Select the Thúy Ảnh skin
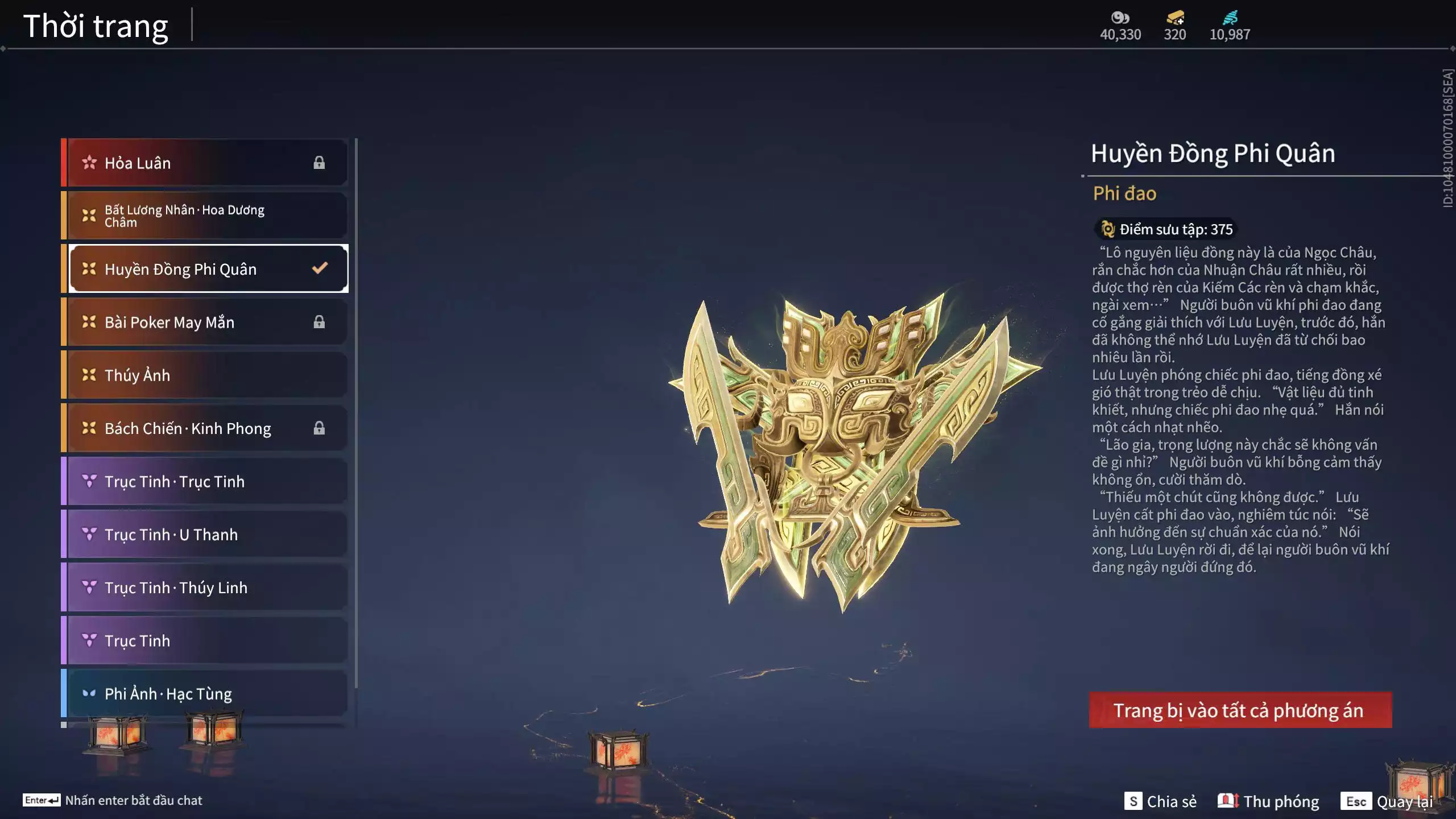The height and width of the screenshot is (819, 1456). coord(205,375)
